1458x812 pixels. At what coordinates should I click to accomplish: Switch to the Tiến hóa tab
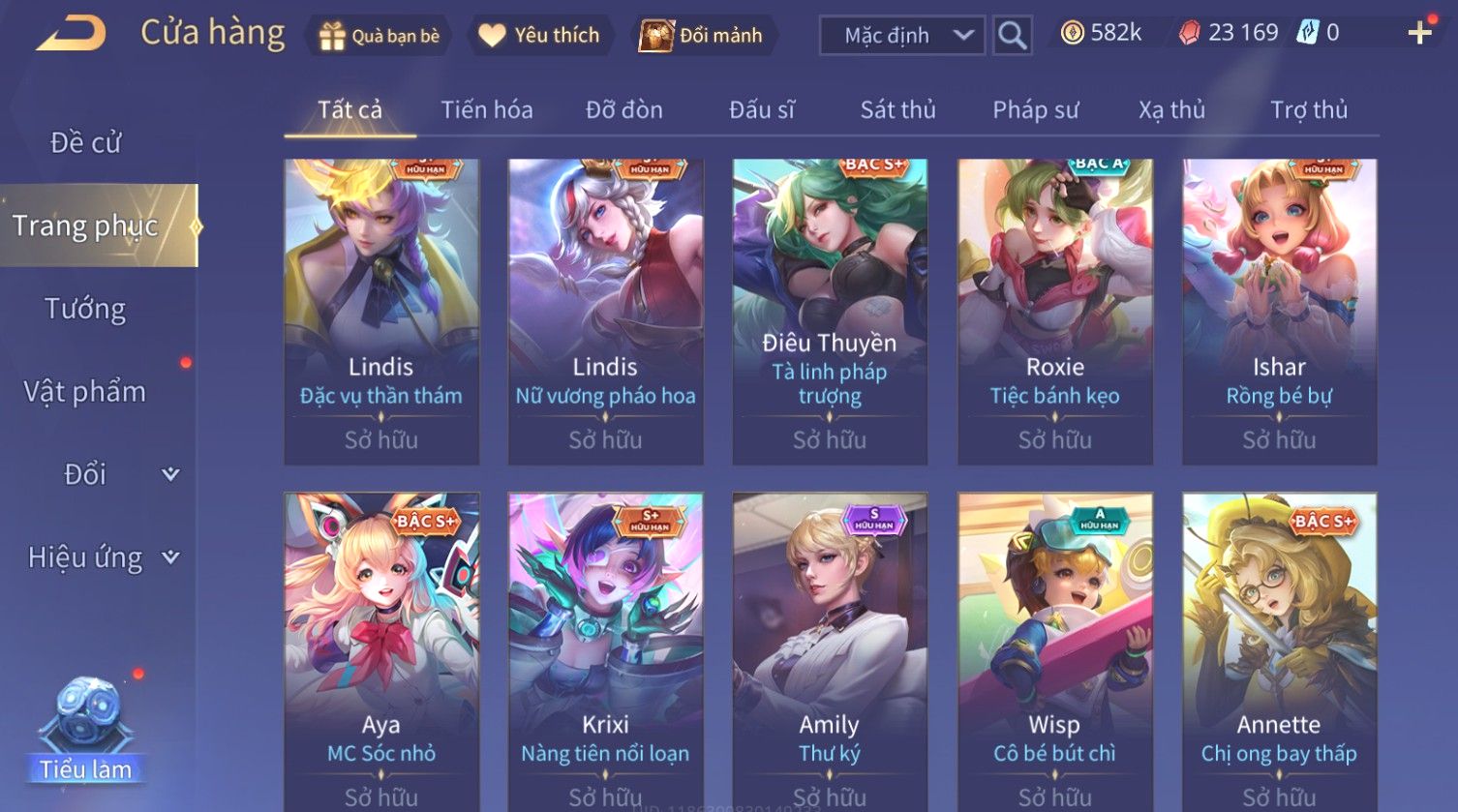[x=486, y=110]
